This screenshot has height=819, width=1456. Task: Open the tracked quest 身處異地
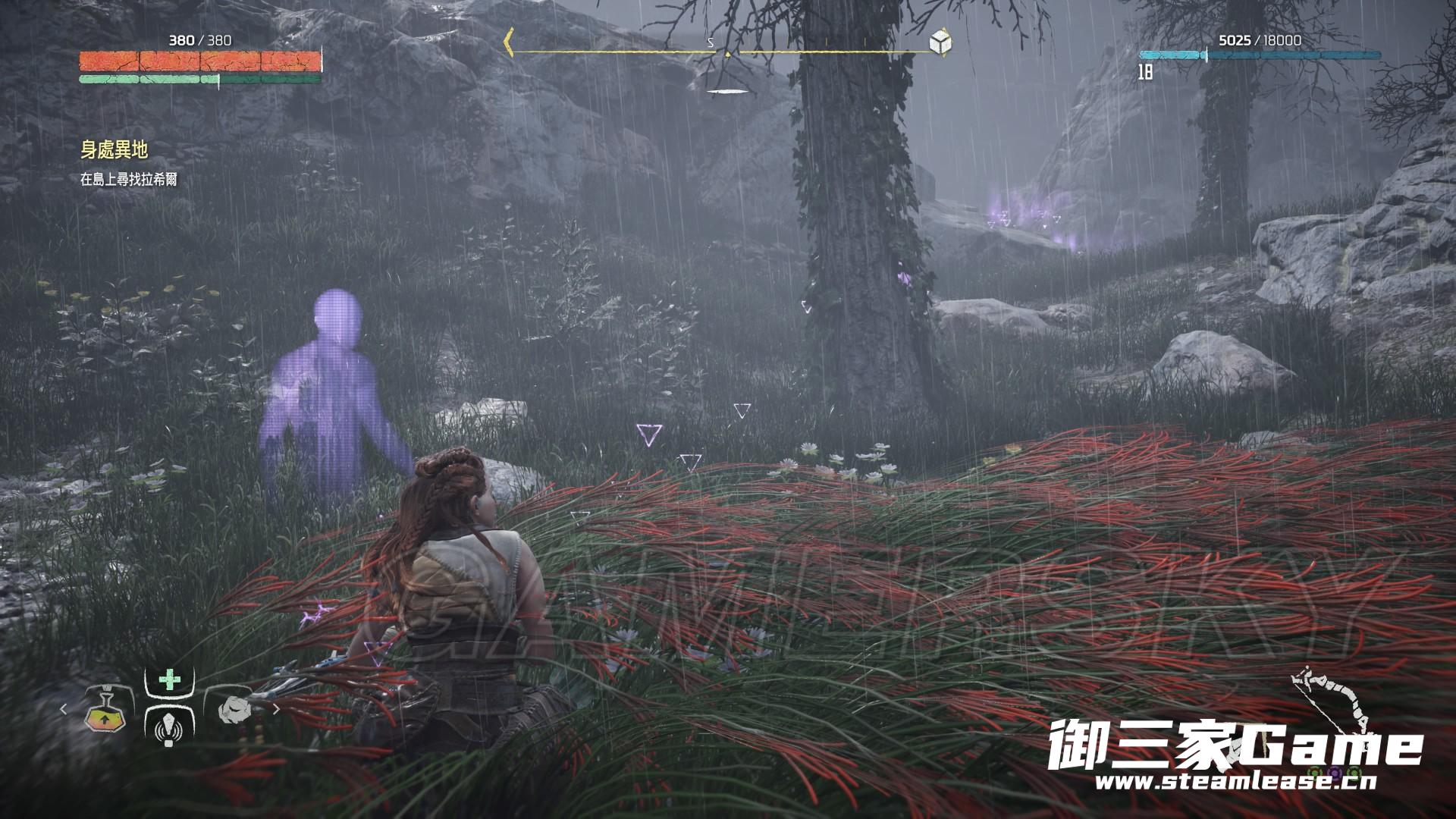(114, 150)
